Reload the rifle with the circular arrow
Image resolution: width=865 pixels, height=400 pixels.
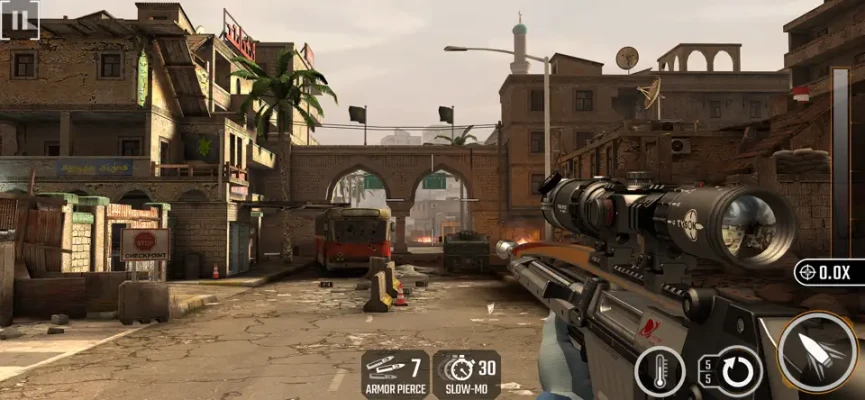pyautogui.click(x=735, y=371)
